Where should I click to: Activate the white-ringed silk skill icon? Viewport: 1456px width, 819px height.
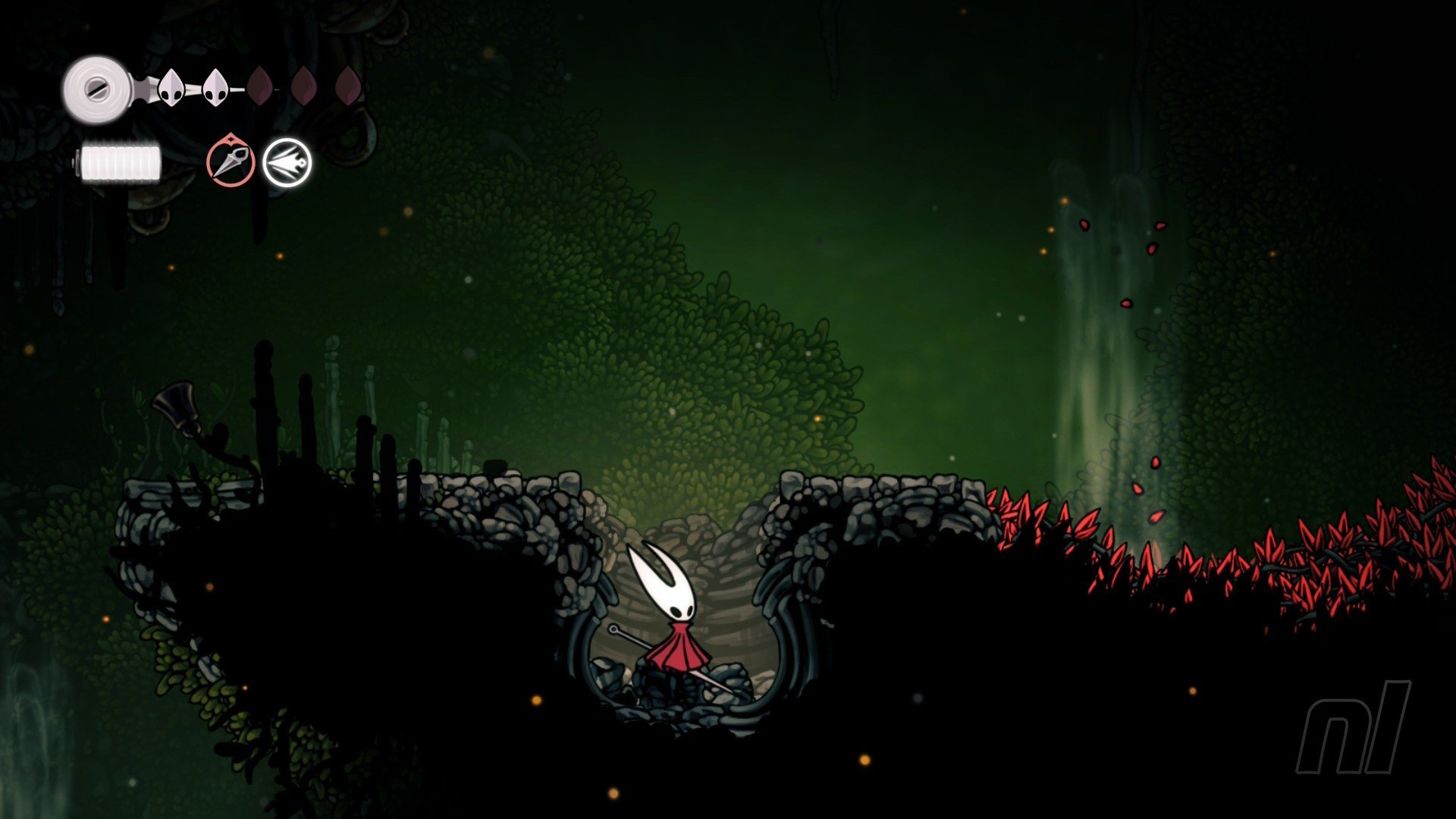pyautogui.click(x=287, y=162)
